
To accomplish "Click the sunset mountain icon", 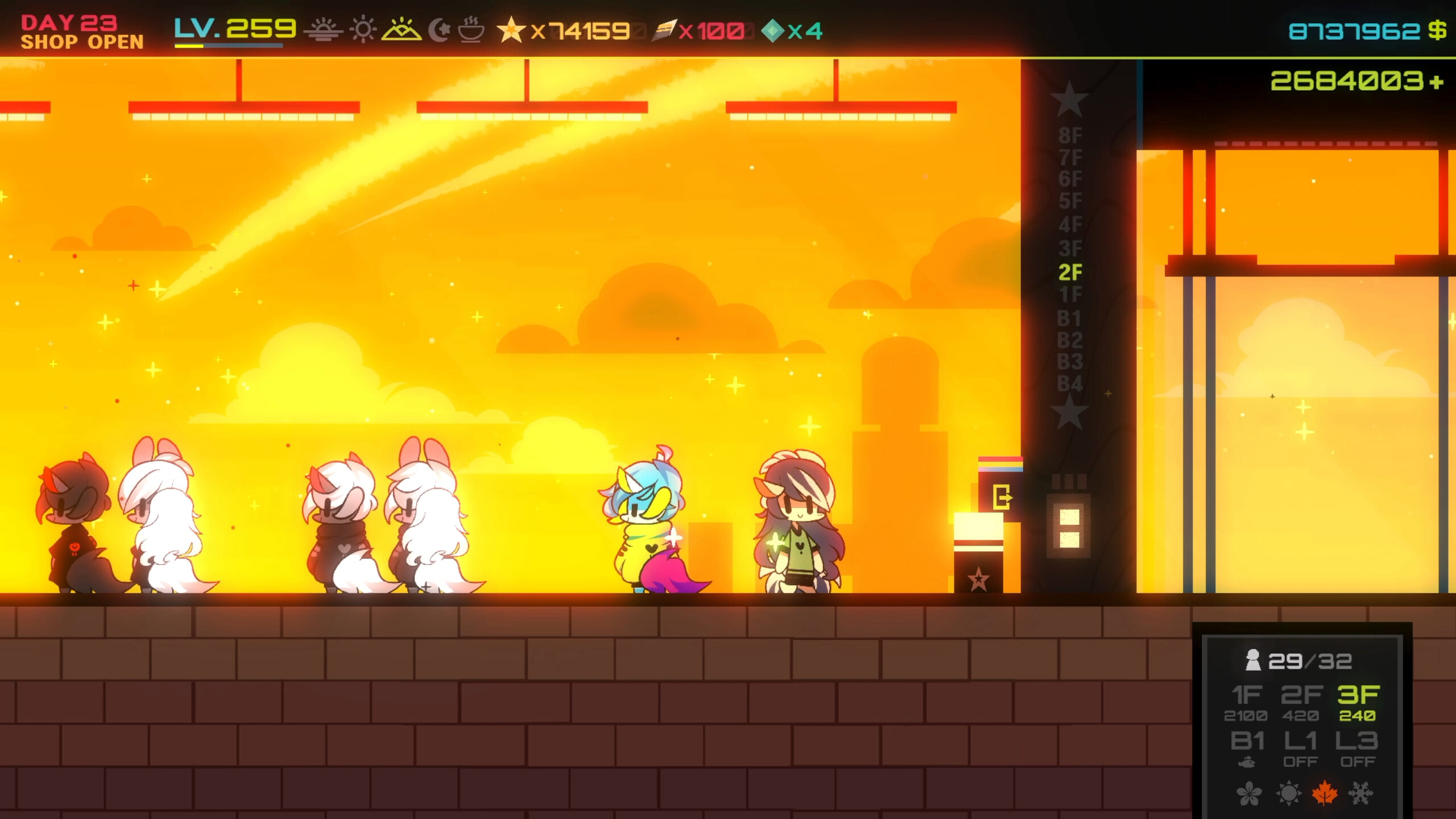I will tap(402, 30).
